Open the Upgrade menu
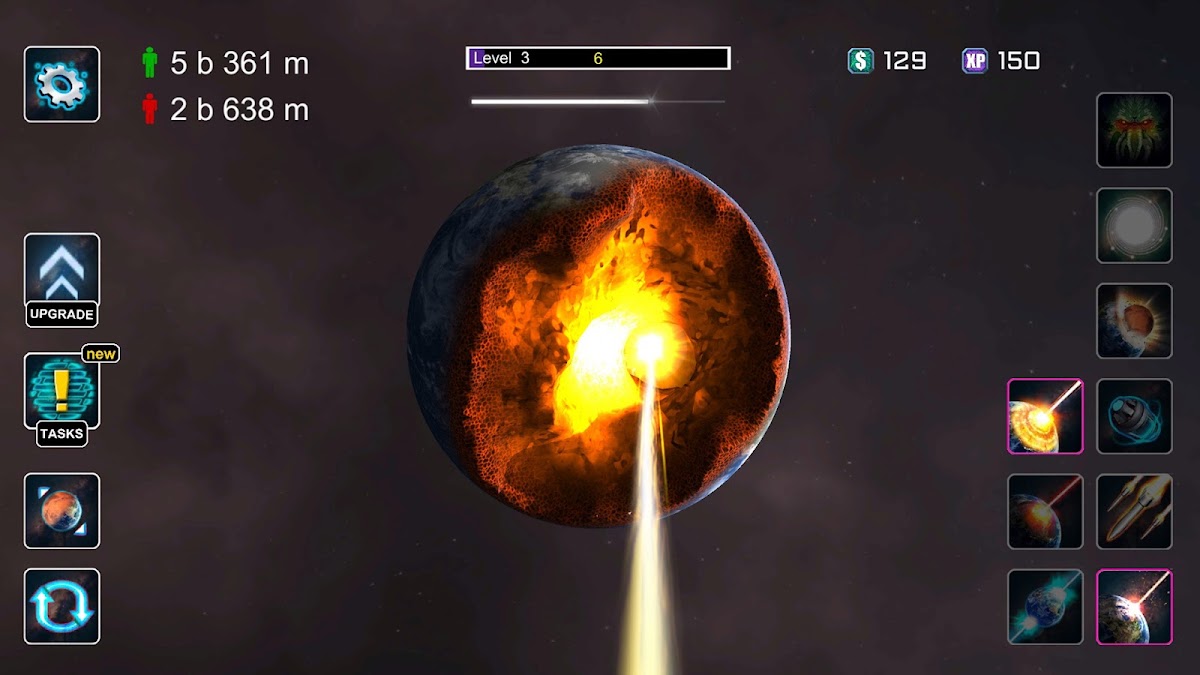This screenshot has height=675, width=1200. 62,280
